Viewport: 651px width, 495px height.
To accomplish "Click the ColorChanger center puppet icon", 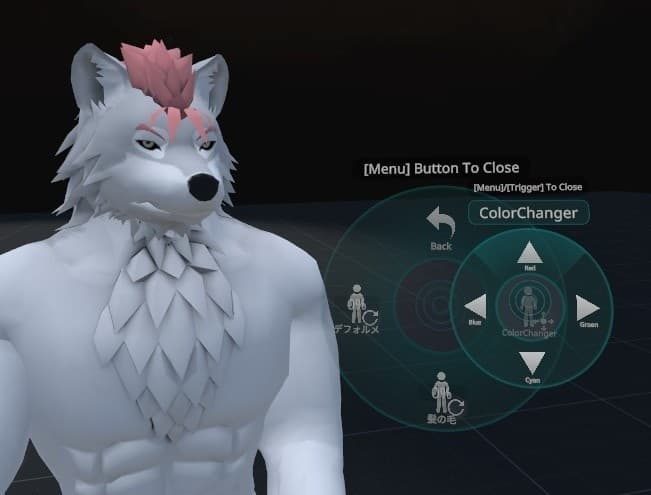I will point(528,303).
